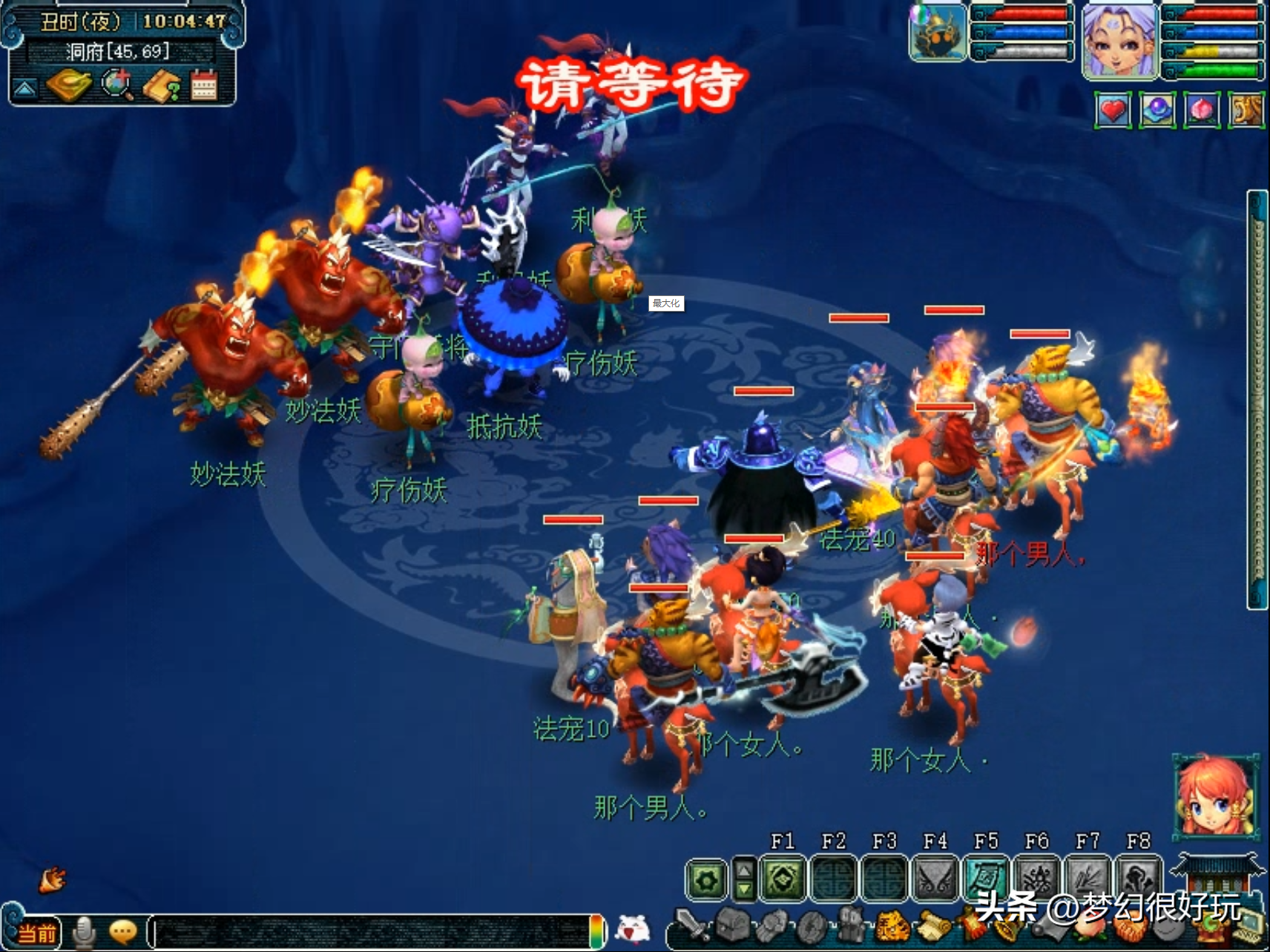Open the help book with question mark

(x=162, y=86)
